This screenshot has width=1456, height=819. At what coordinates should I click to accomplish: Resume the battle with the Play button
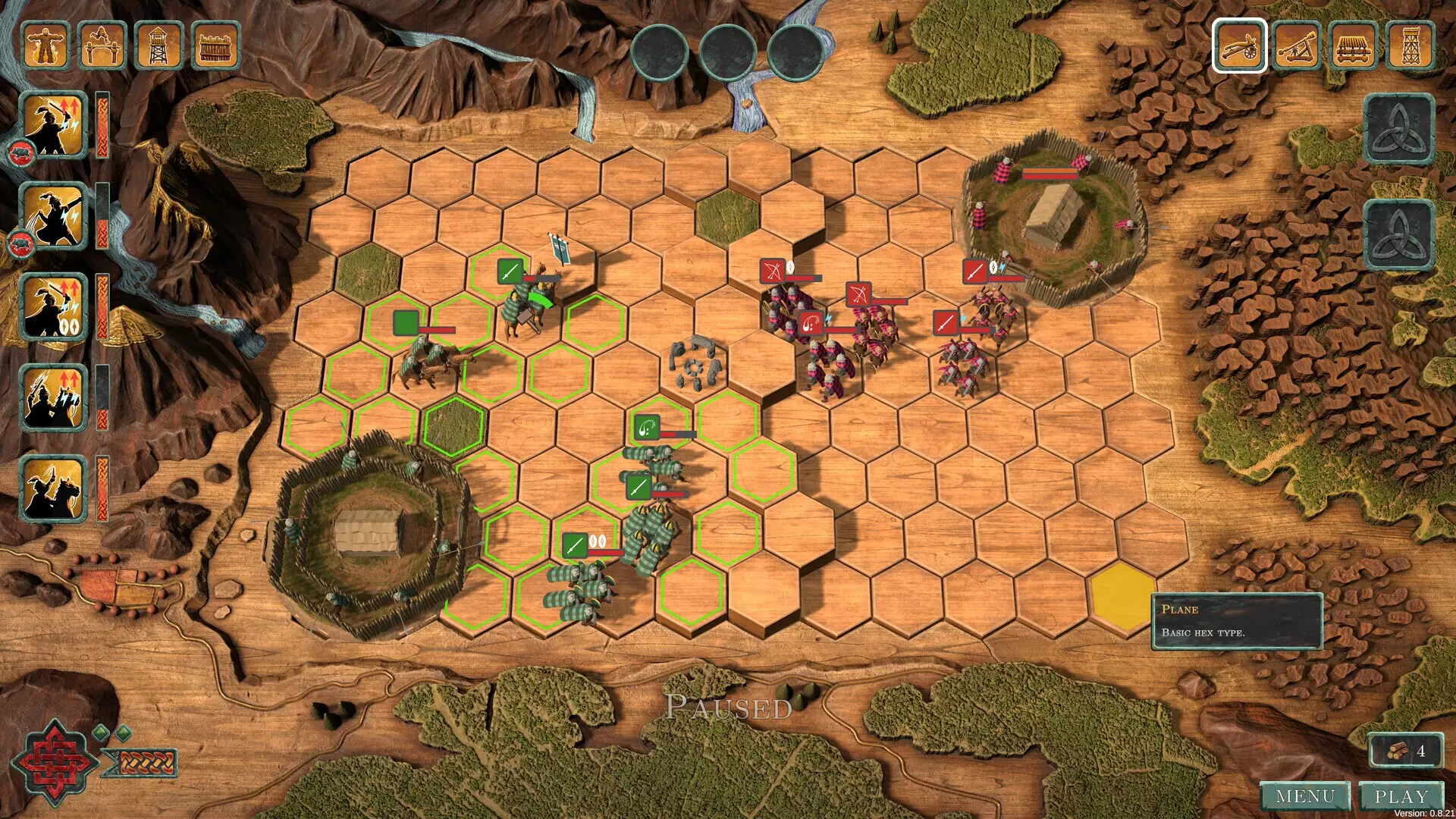pyautogui.click(x=1401, y=796)
